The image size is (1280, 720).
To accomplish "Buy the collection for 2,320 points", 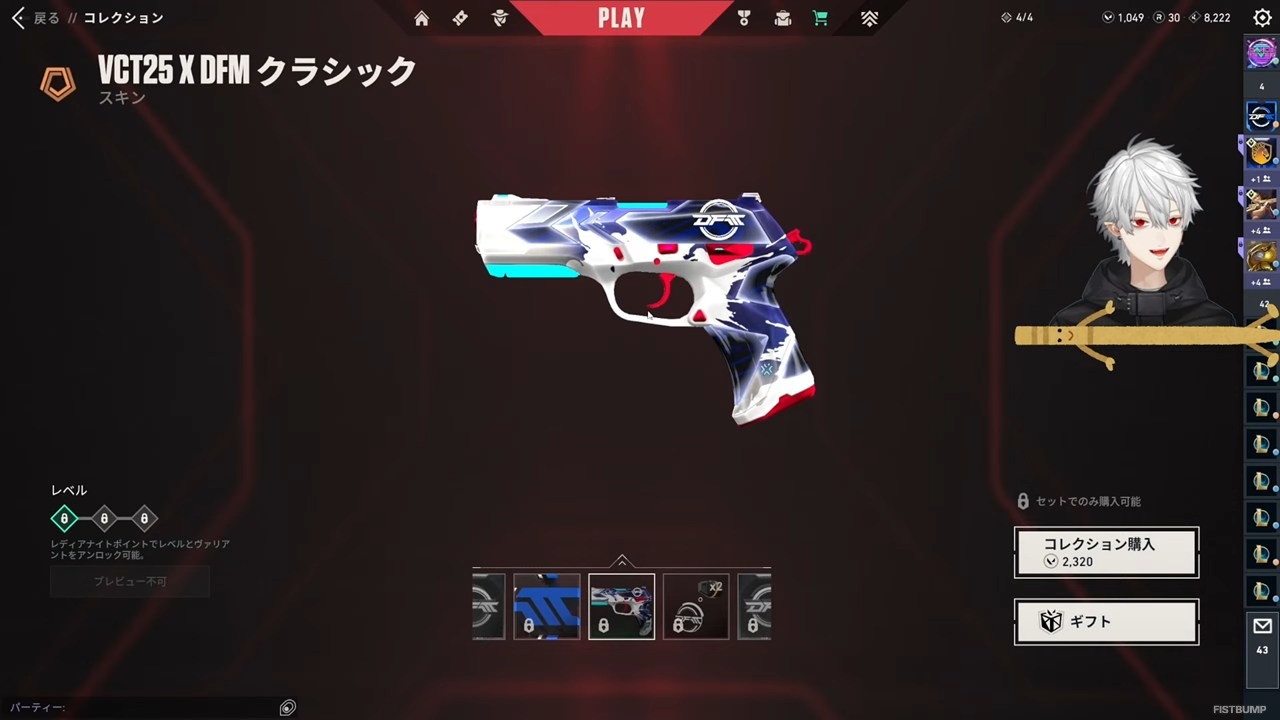I will pos(1106,552).
